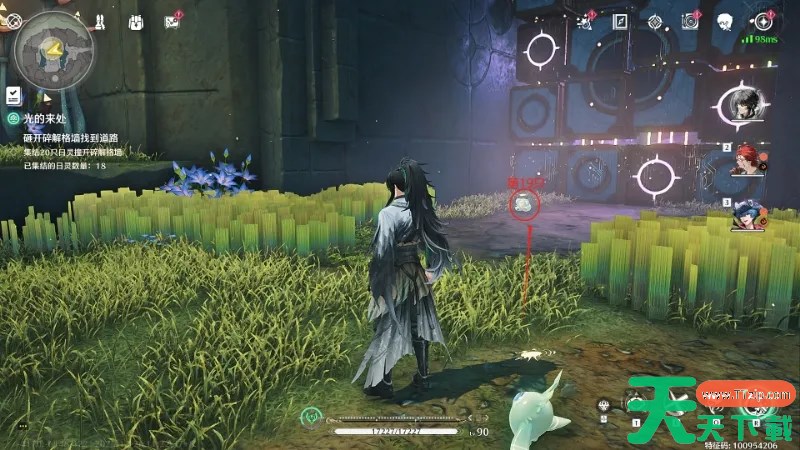The height and width of the screenshot is (450, 800).
Task: Switch to the dark-haired team member portrait
Action: 744,104
